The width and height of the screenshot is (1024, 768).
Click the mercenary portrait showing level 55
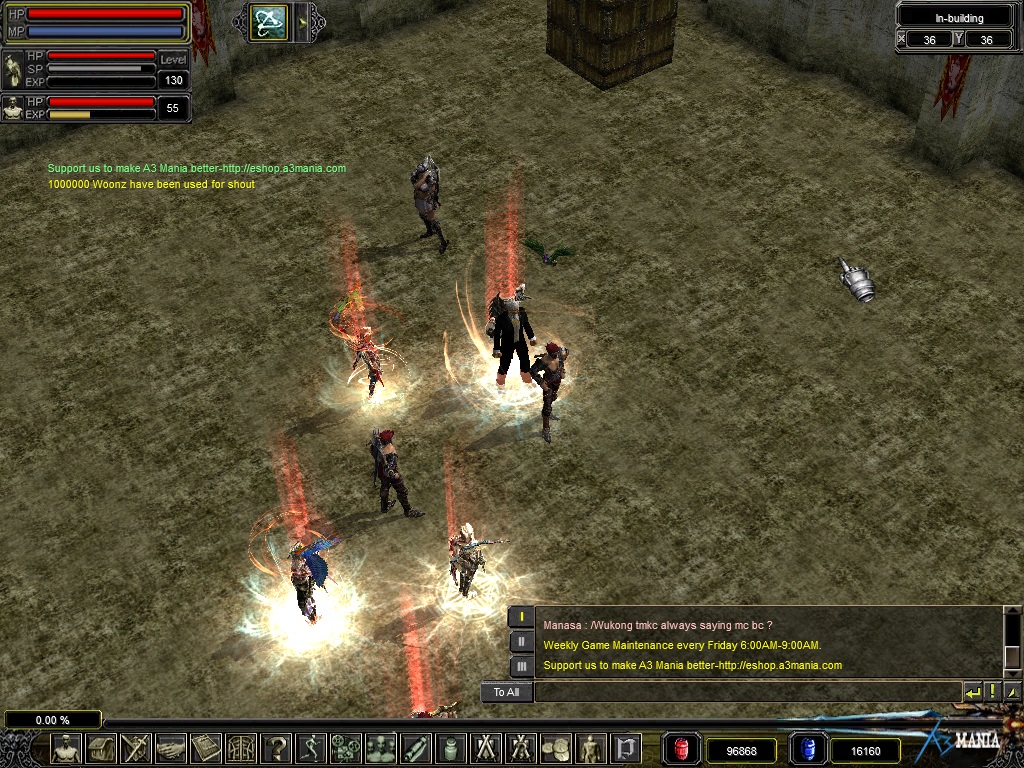tap(13, 108)
